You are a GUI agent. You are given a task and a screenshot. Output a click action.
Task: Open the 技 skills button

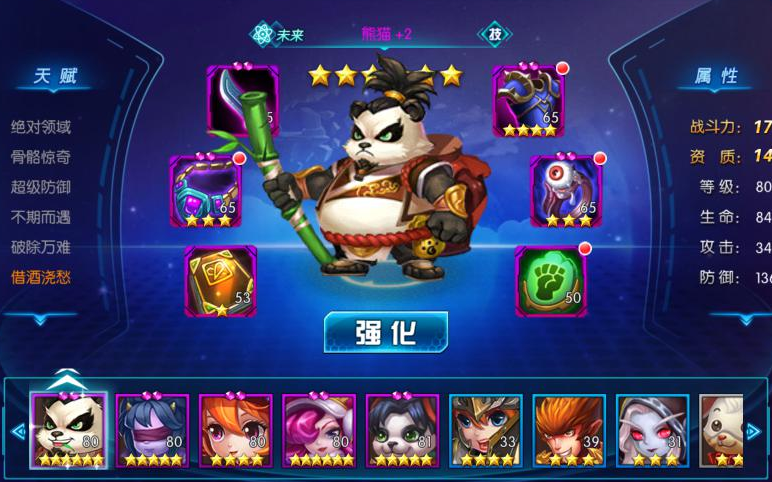tap(493, 34)
